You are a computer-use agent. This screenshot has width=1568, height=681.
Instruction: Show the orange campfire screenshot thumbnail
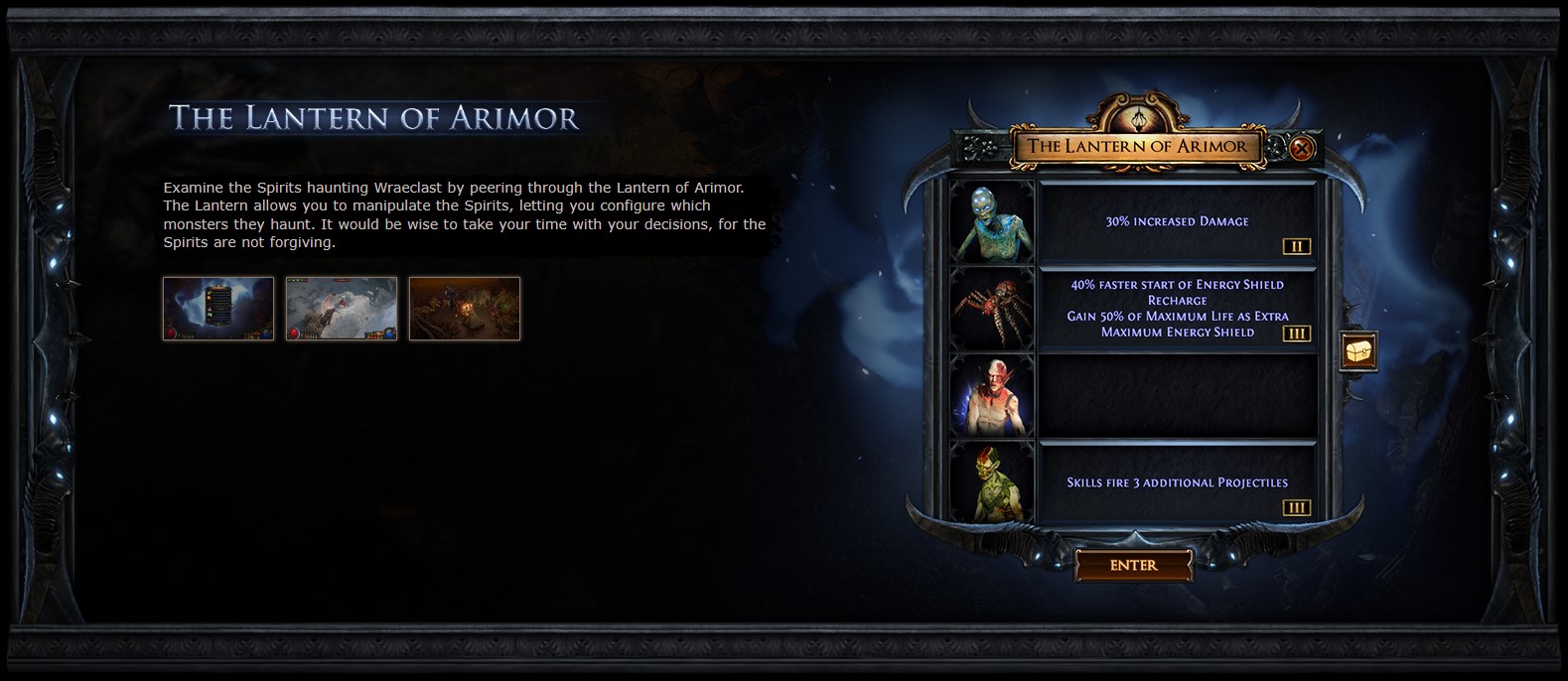tap(465, 309)
